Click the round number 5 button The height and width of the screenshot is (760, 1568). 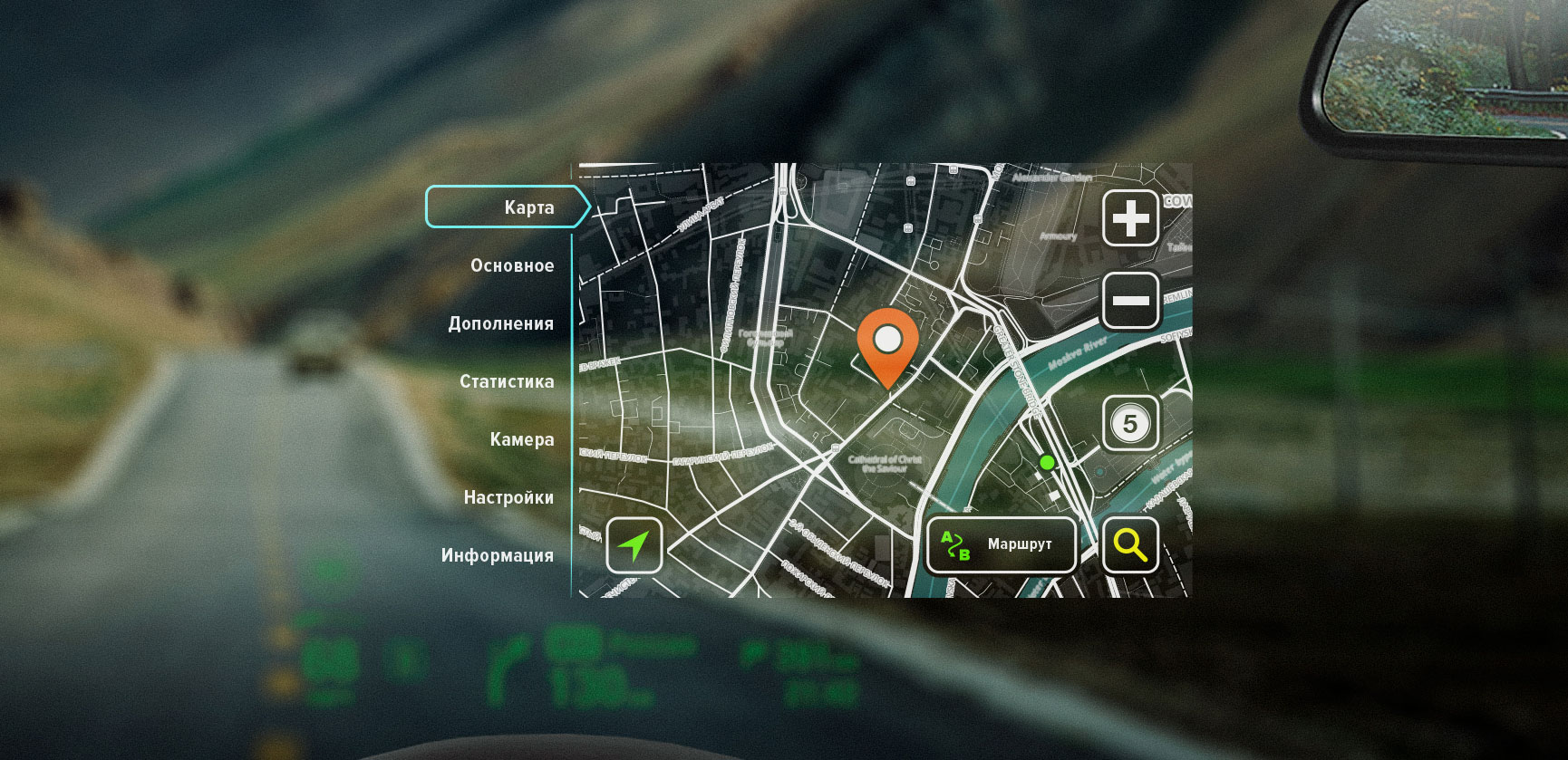click(1129, 423)
